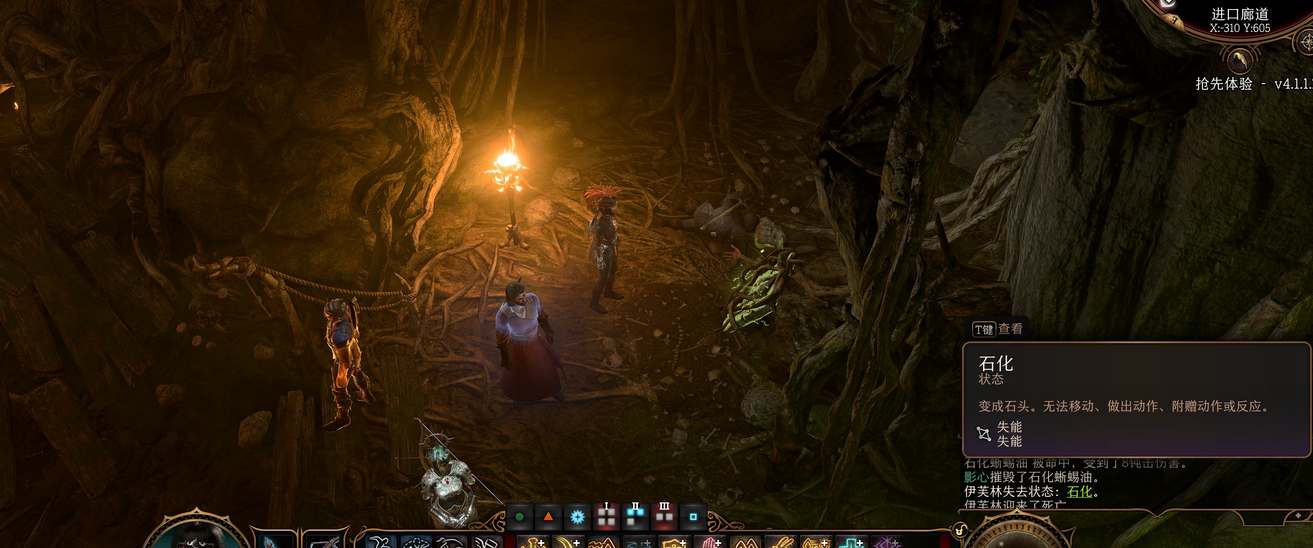
Task: Pick spell slot level III filter
Action: click(664, 518)
